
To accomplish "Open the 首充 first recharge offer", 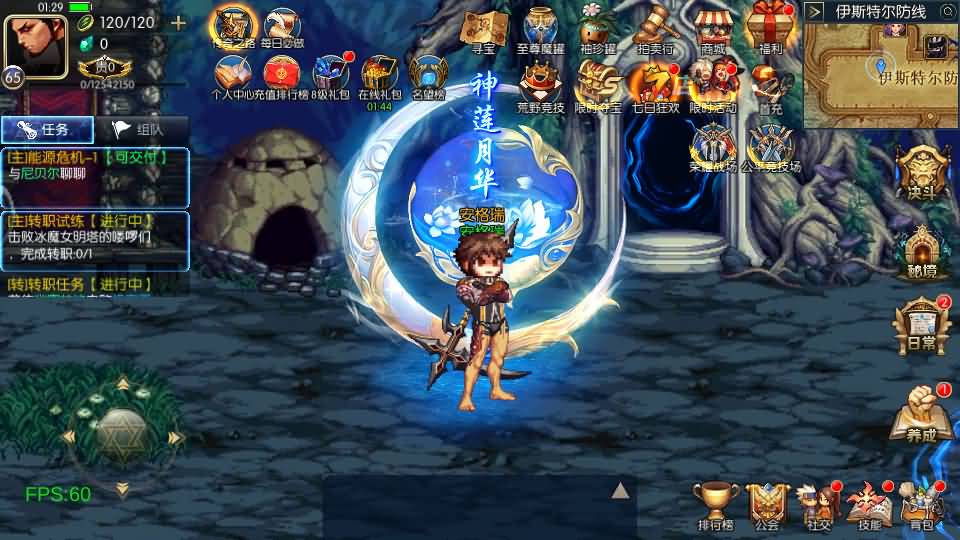I will pos(769,85).
